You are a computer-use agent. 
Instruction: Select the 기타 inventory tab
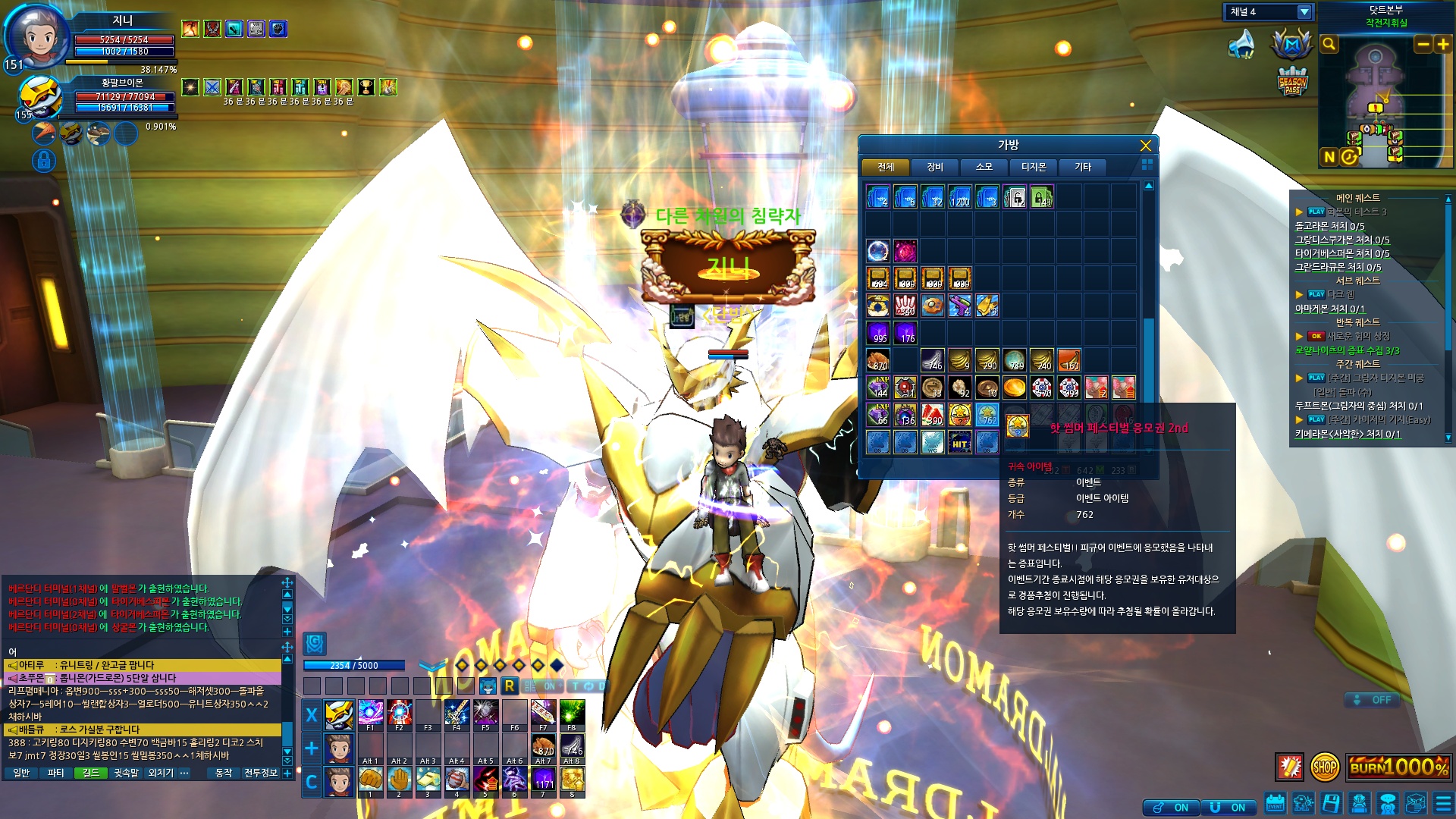pyautogui.click(x=1082, y=167)
